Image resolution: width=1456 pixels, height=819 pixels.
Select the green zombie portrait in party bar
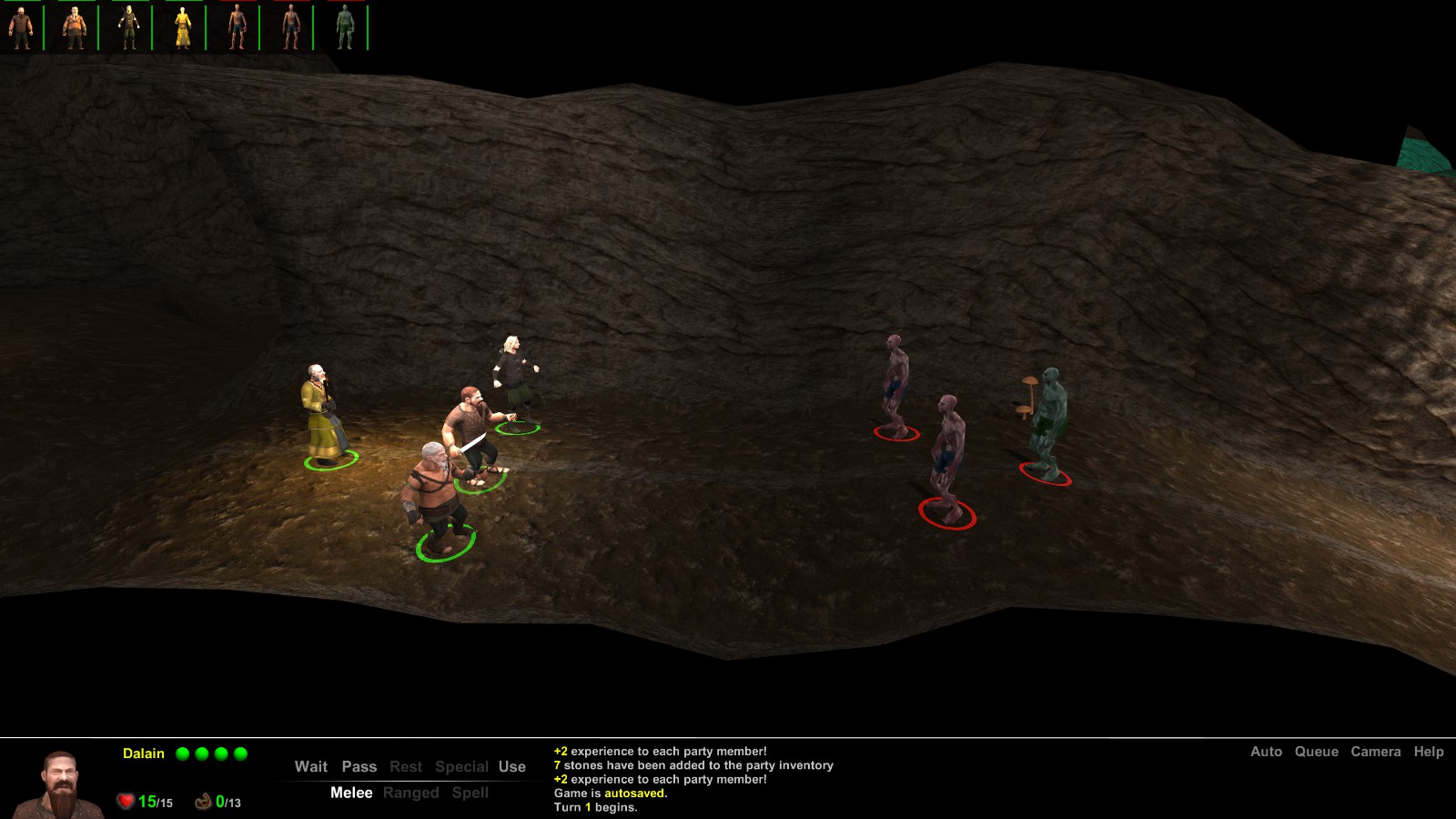345,25
